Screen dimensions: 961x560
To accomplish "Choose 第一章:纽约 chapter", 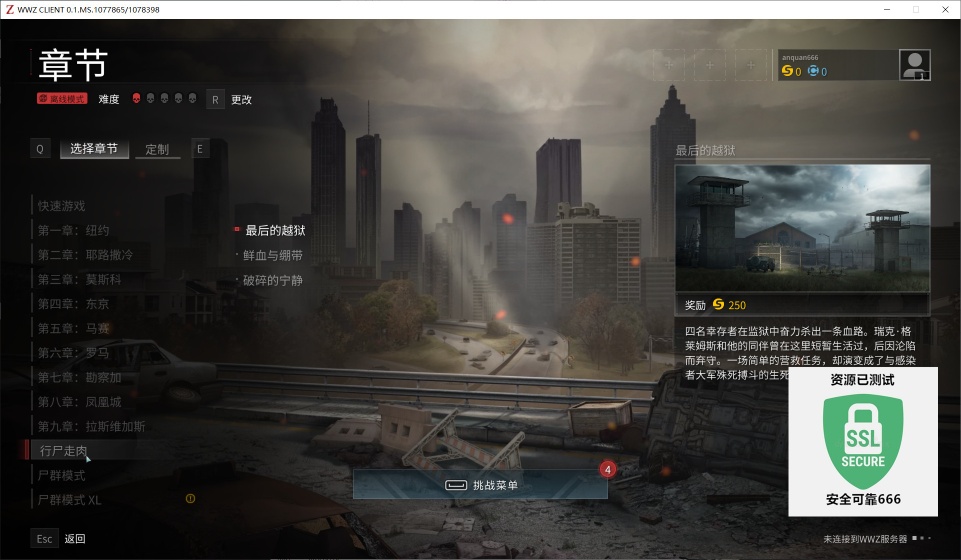I will 74,230.
